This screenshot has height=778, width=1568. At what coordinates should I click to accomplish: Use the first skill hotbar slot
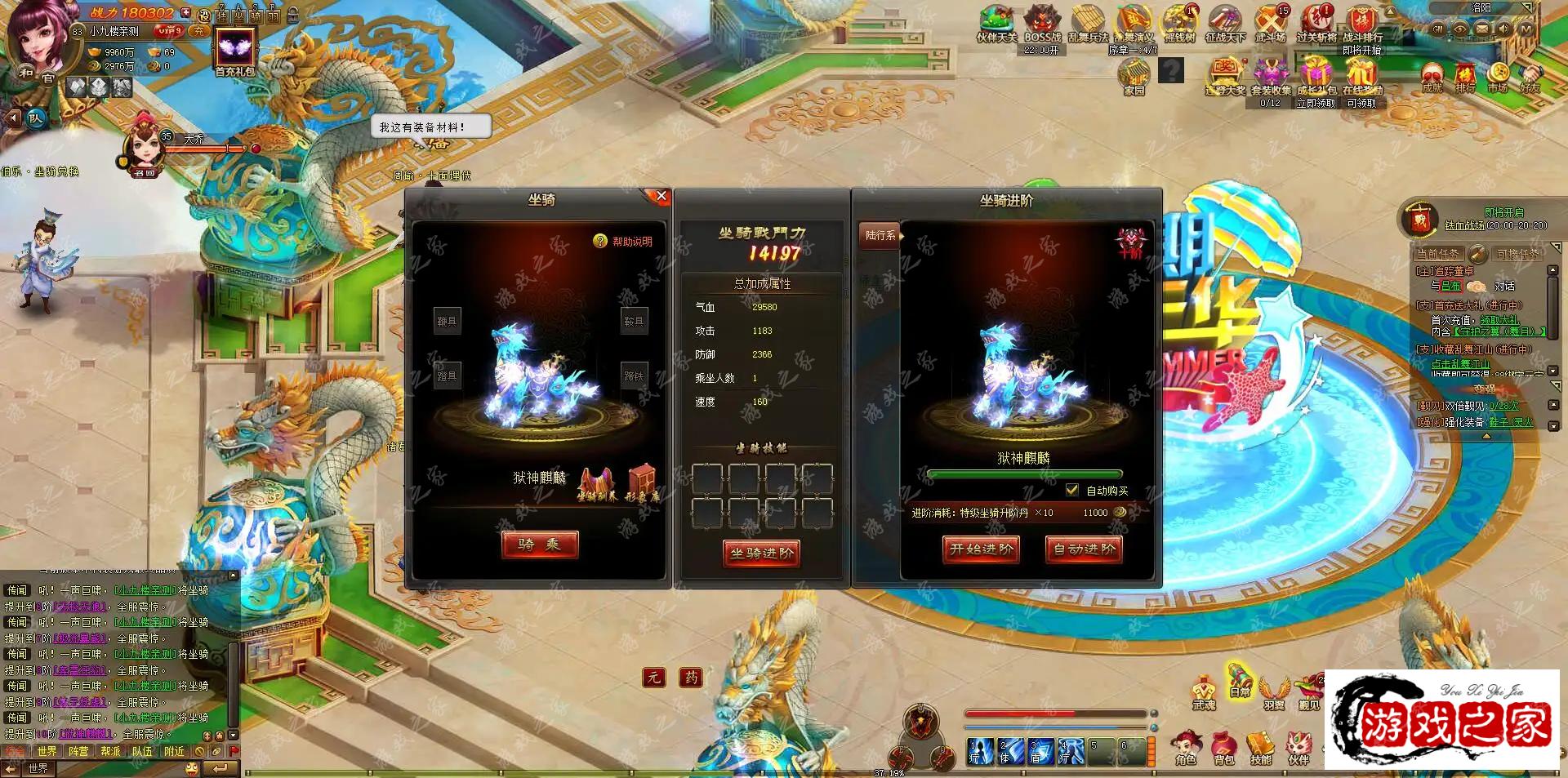pos(979,751)
